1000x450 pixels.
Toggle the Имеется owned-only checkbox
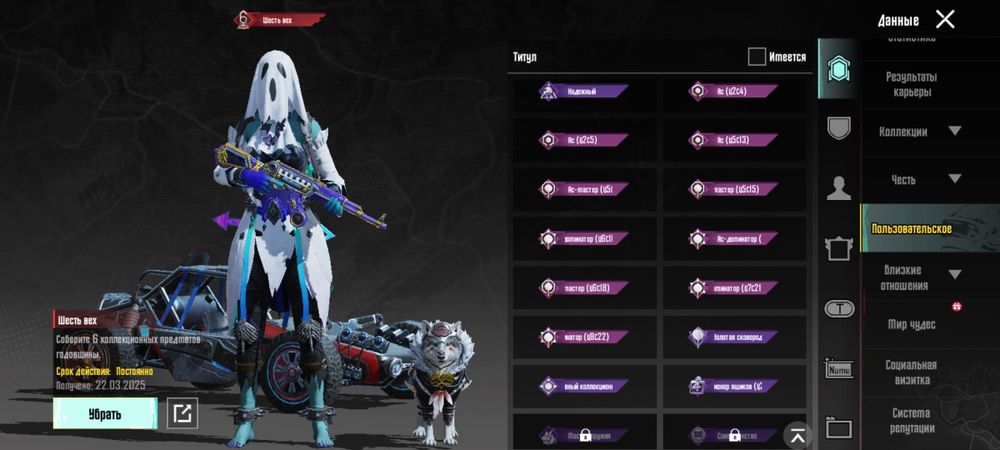tap(757, 57)
